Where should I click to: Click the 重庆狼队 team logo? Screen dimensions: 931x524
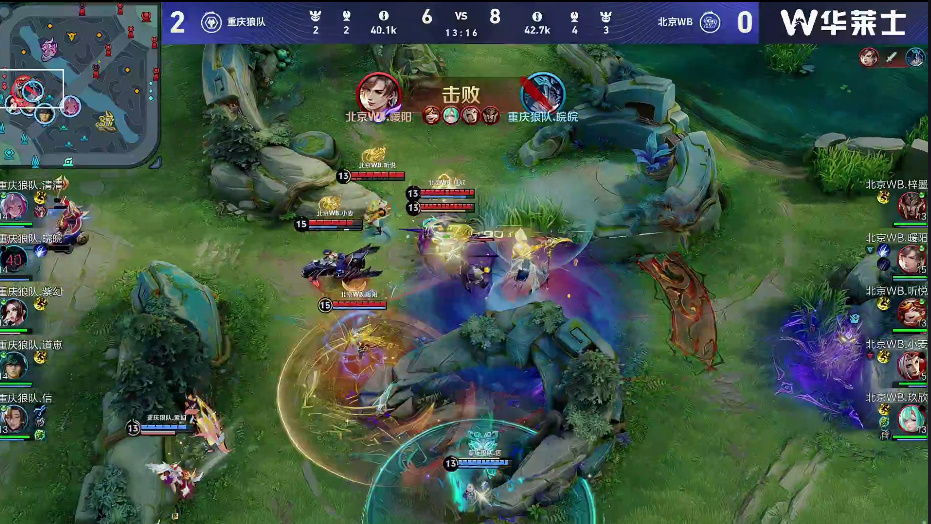click(x=211, y=22)
